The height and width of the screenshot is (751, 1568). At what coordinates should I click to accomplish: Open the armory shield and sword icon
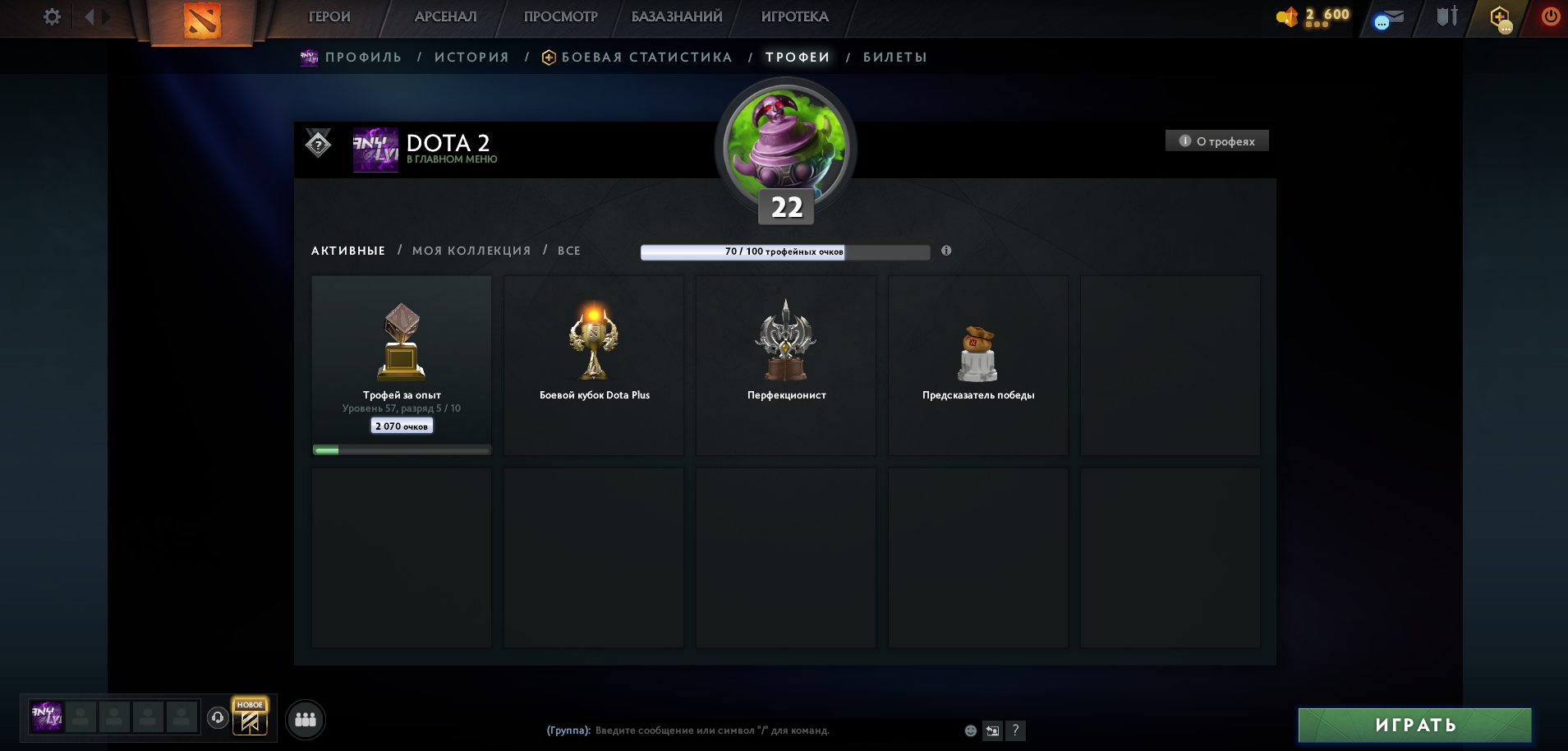coord(1447,15)
